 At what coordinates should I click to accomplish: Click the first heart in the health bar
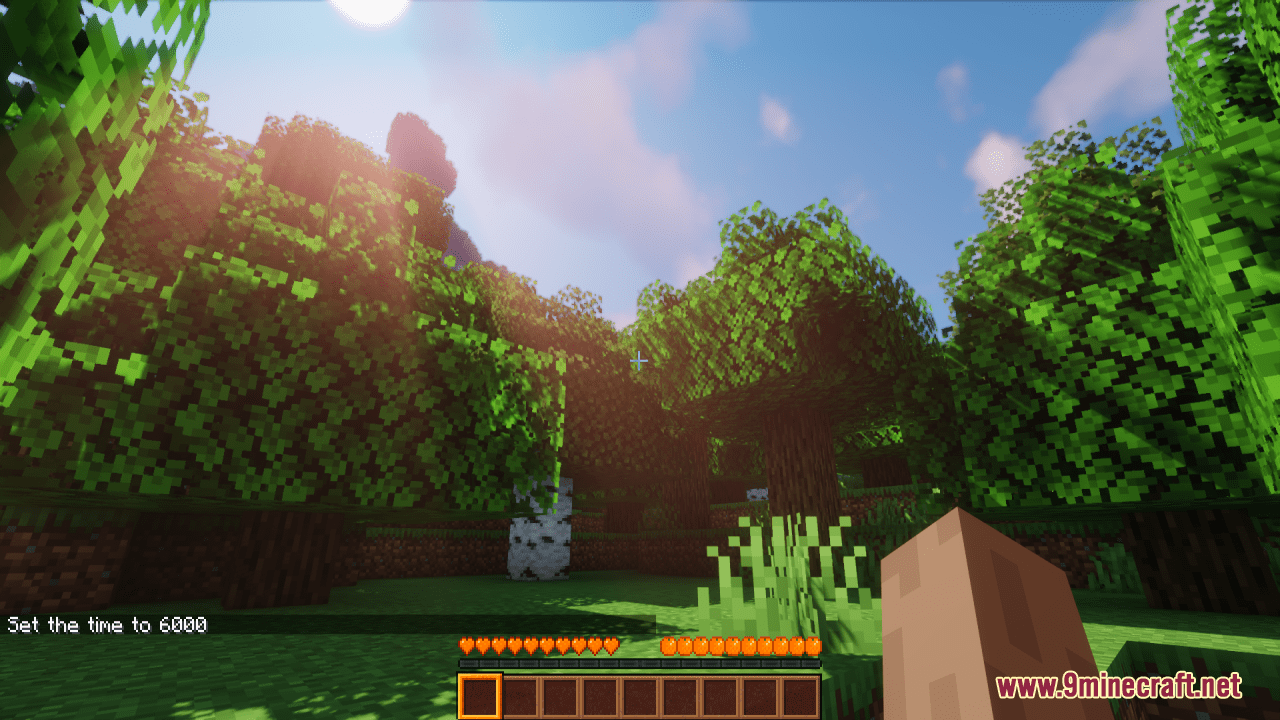tap(465, 645)
